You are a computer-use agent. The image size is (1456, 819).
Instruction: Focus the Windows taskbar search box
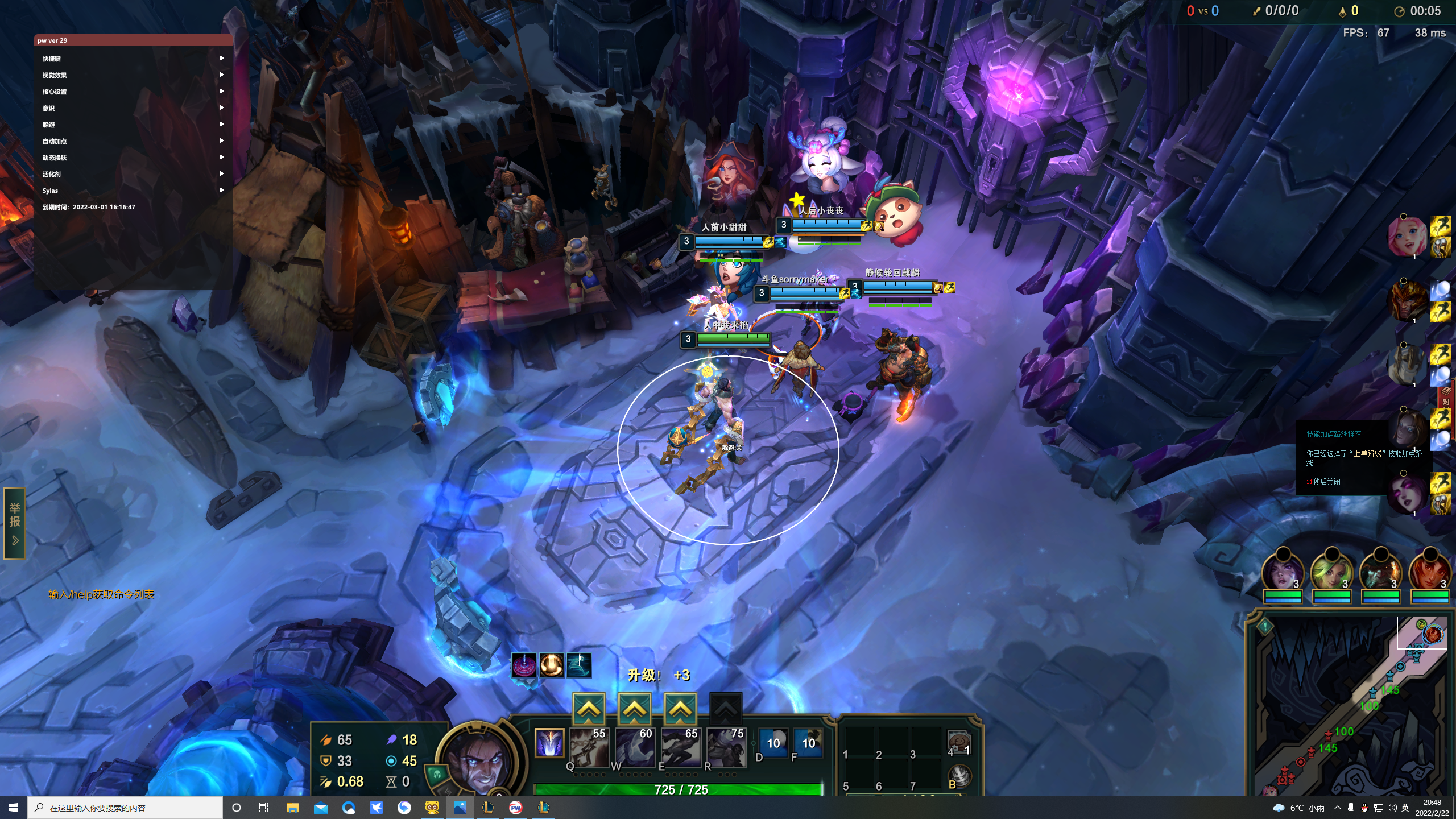pyautogui.click(x=125, y=808)
